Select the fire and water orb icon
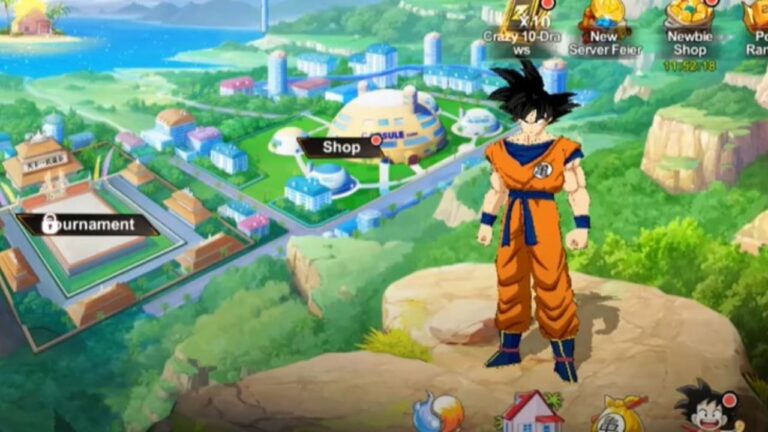Image resolution: width=768 pixels, height=432 pixels. (437, 413)
